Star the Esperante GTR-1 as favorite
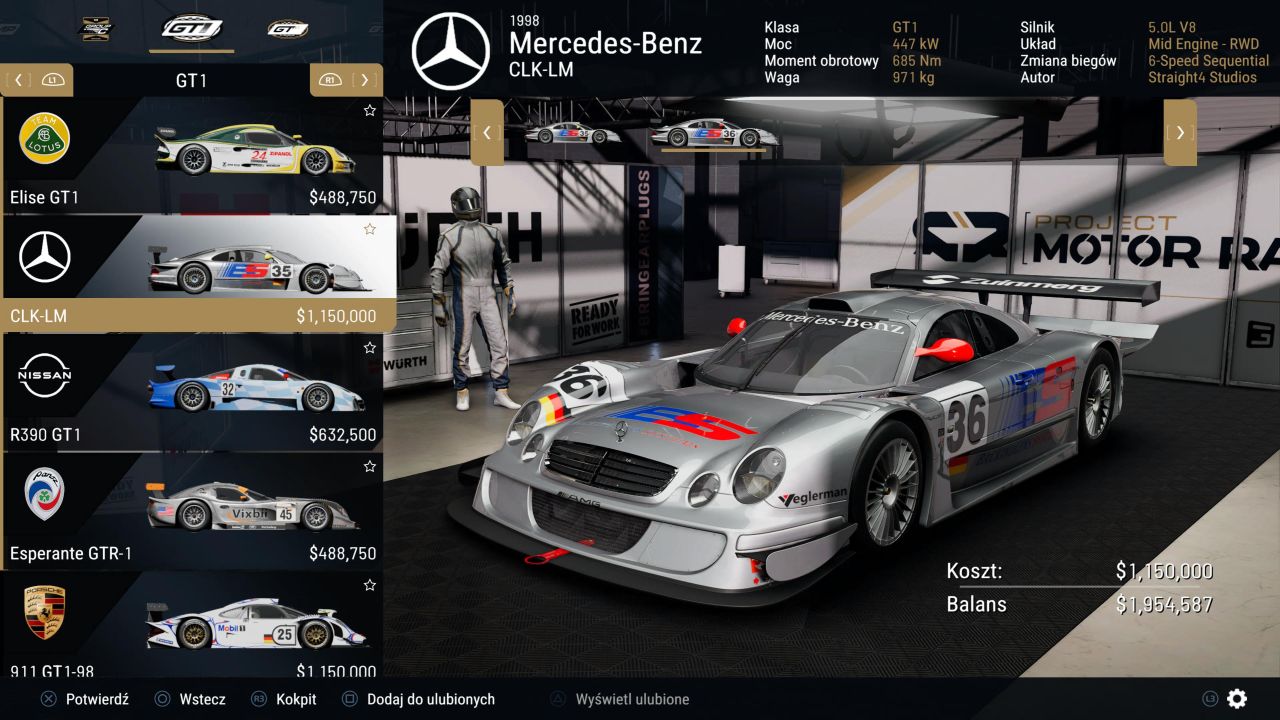 (x=370, y=466)
